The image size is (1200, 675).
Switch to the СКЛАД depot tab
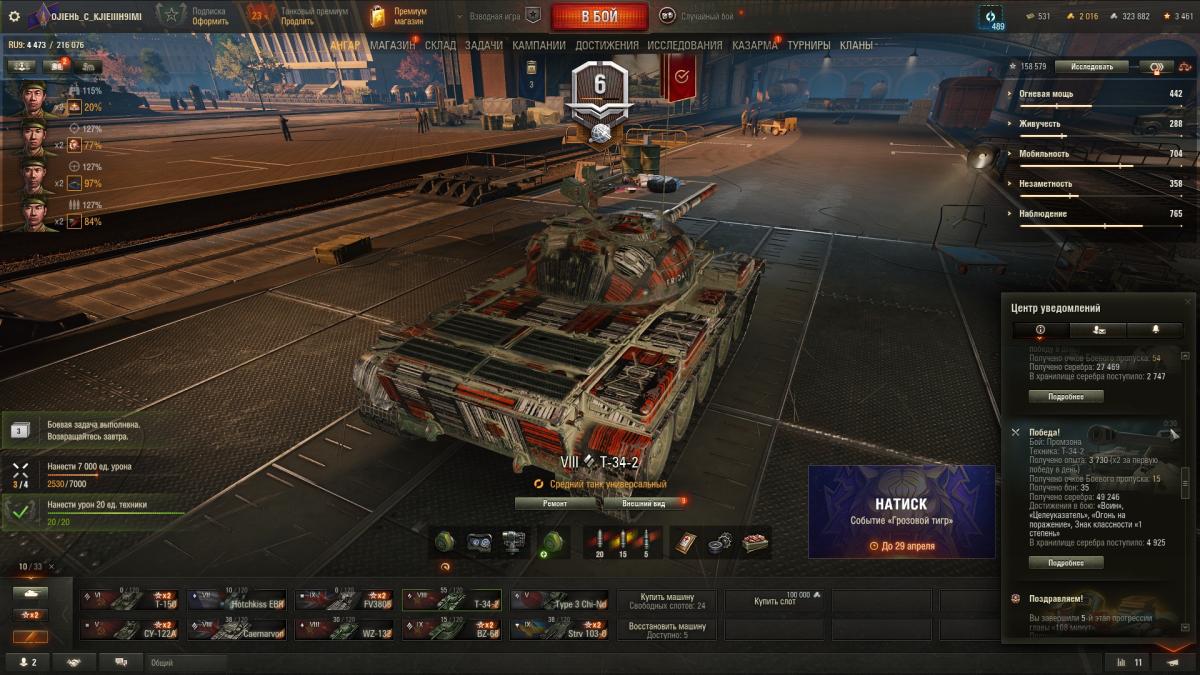point(440,45)
